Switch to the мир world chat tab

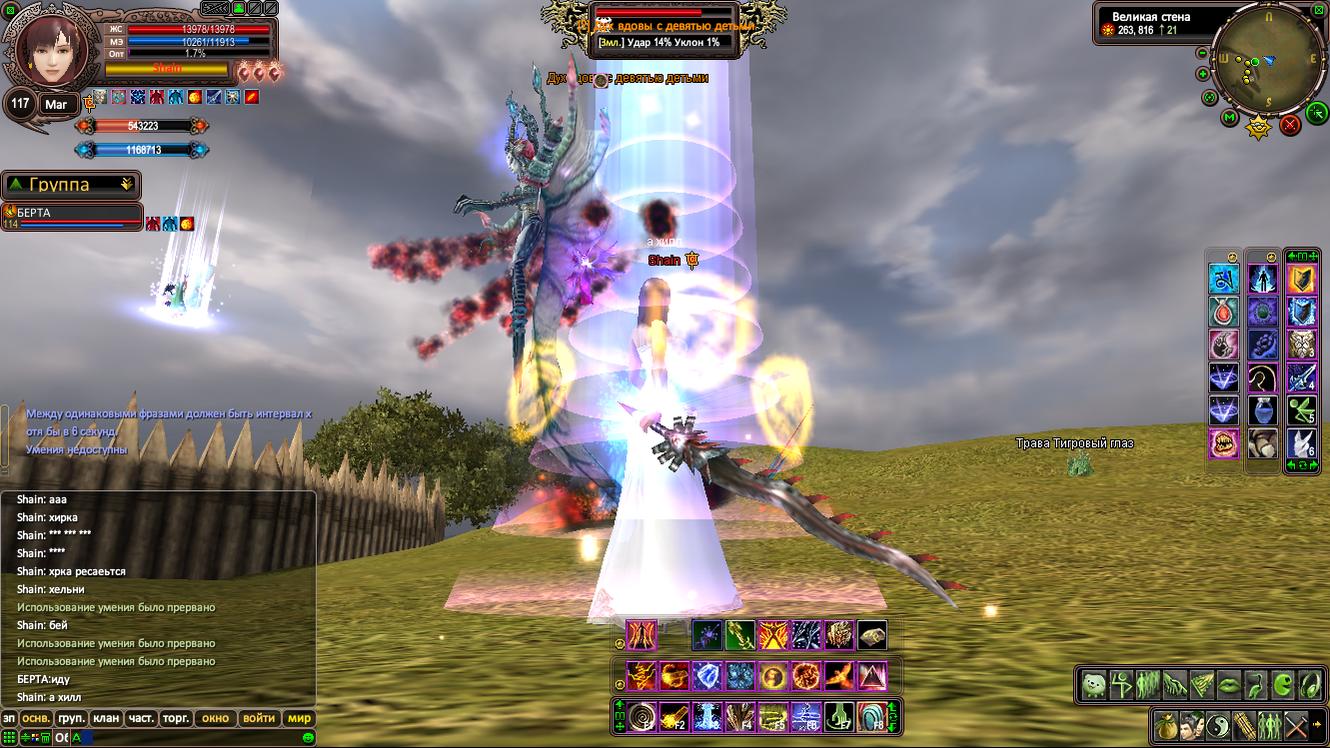[x=299, y=718]
